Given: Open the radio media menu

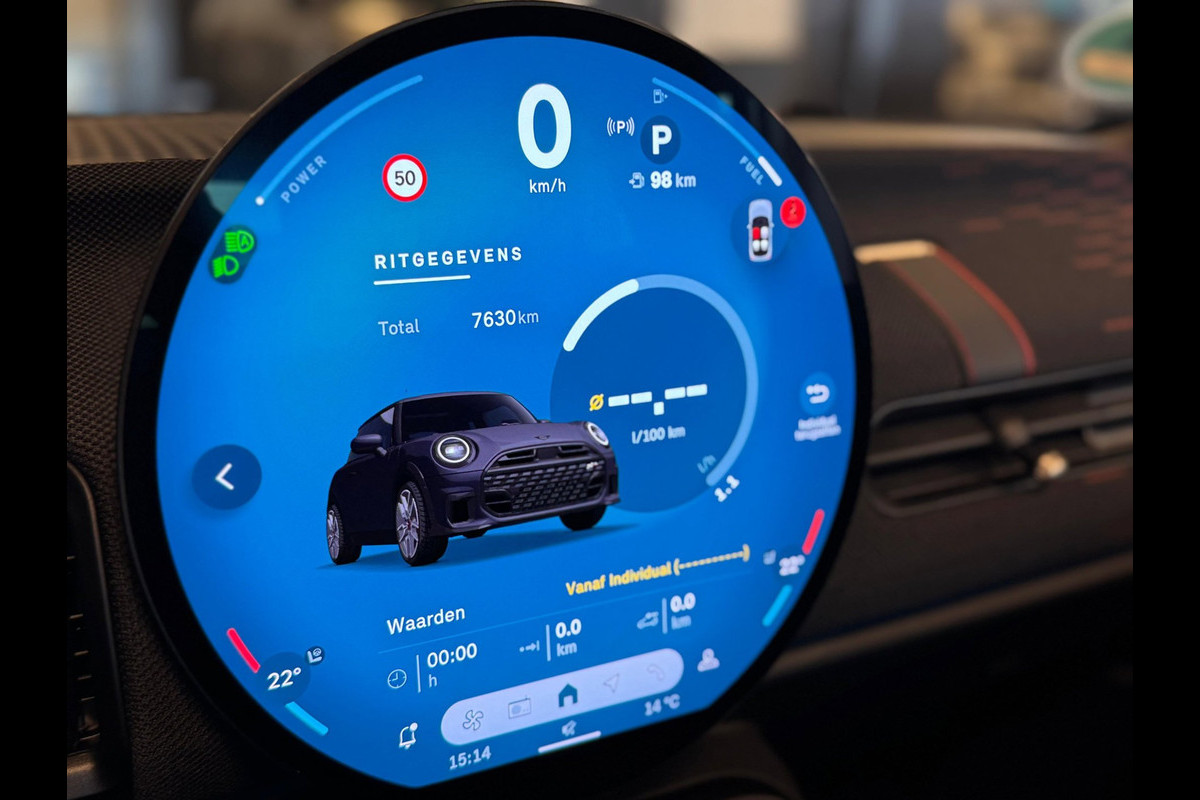Looking at the screenshot, I should [x=519, y=709].
